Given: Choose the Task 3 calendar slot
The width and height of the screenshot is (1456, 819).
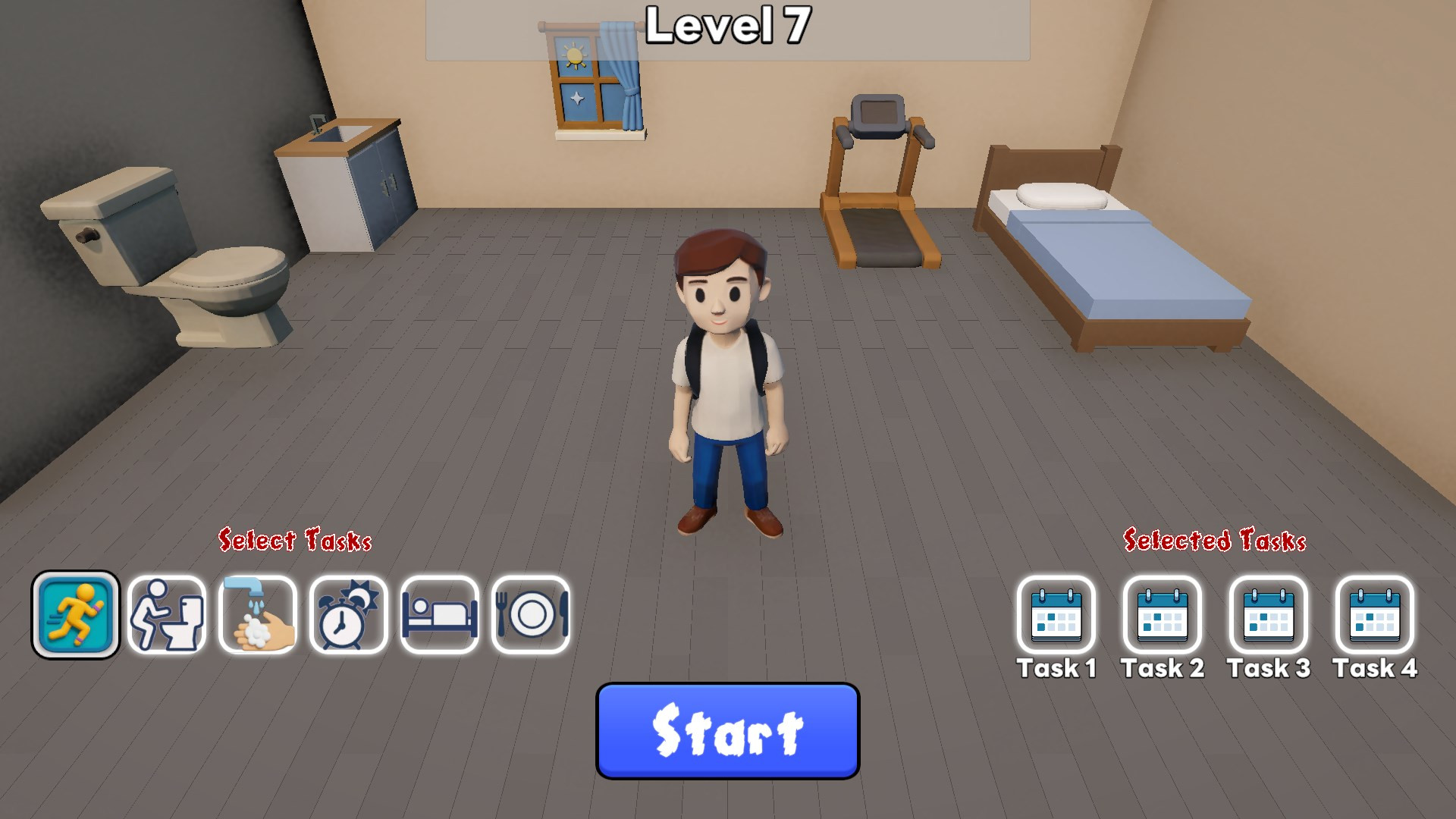Looking at the screenshot, I should 1269,615.
